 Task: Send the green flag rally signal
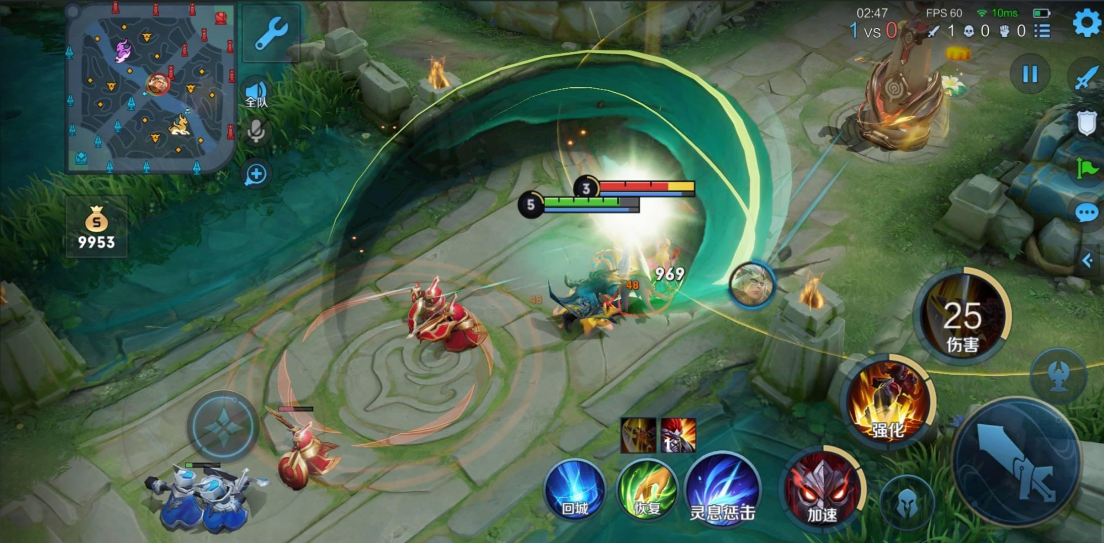(x=1086, y=168)
